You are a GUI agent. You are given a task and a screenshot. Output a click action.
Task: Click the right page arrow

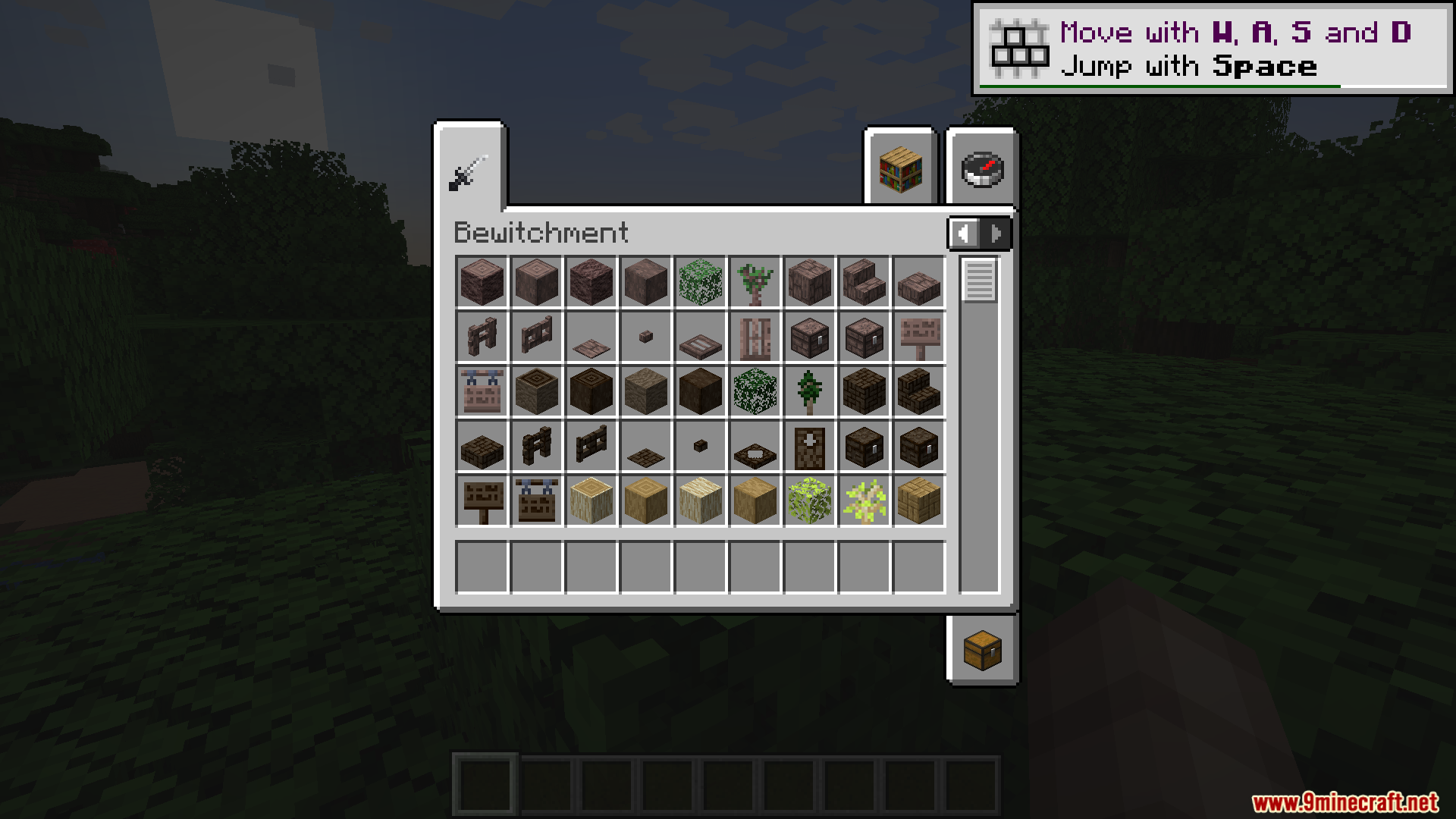(996, 234)
